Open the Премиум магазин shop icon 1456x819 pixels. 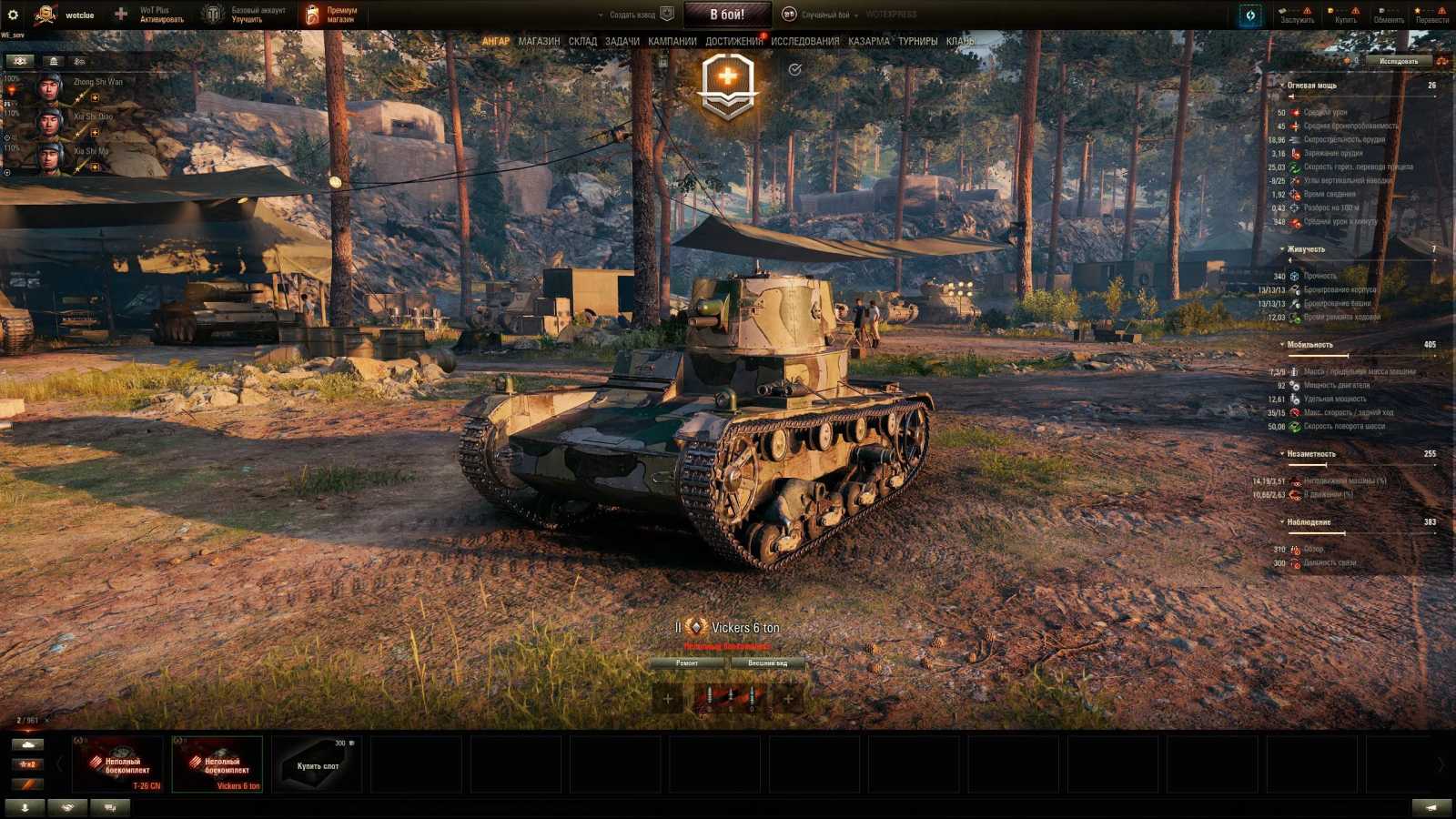point(312,12)
